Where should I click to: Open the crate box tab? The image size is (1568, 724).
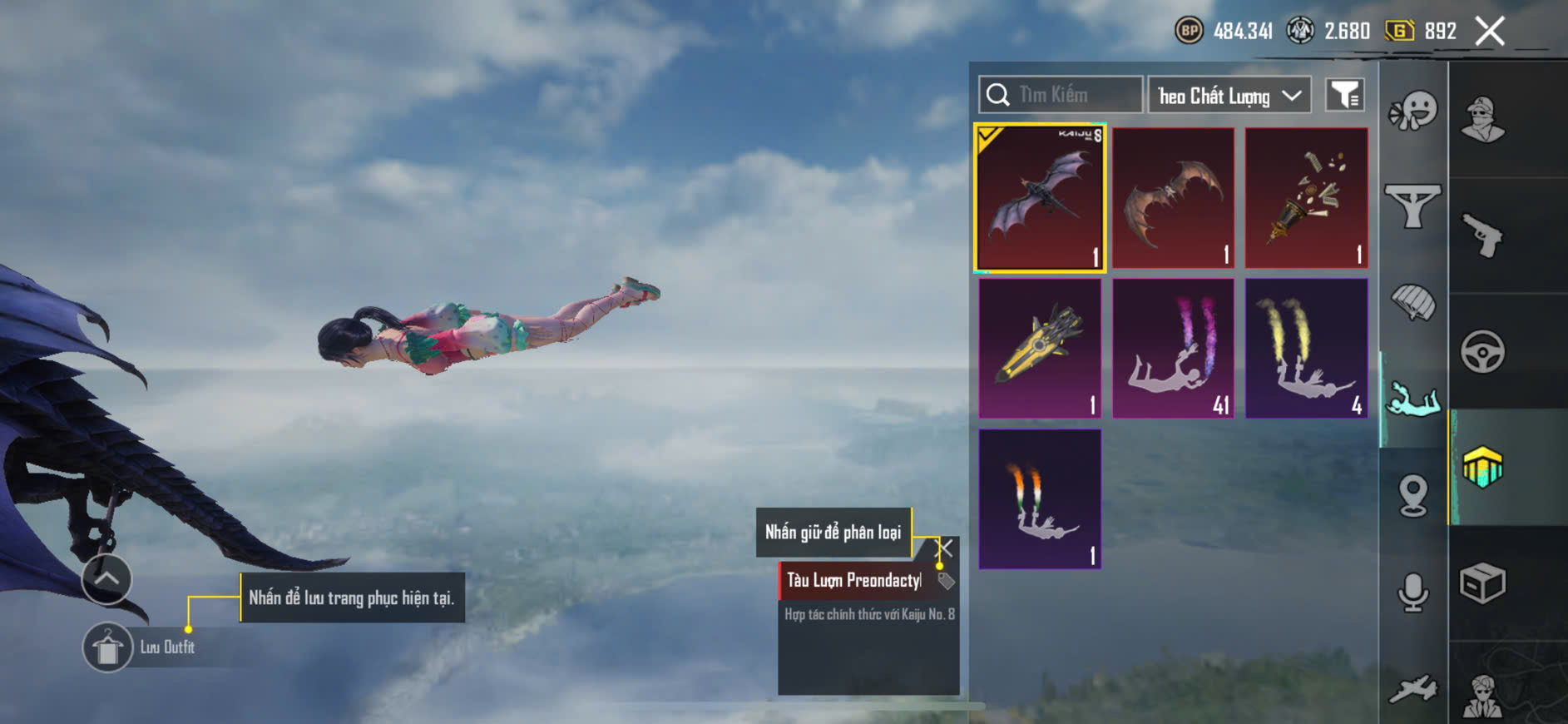[x=1482, y=583]
